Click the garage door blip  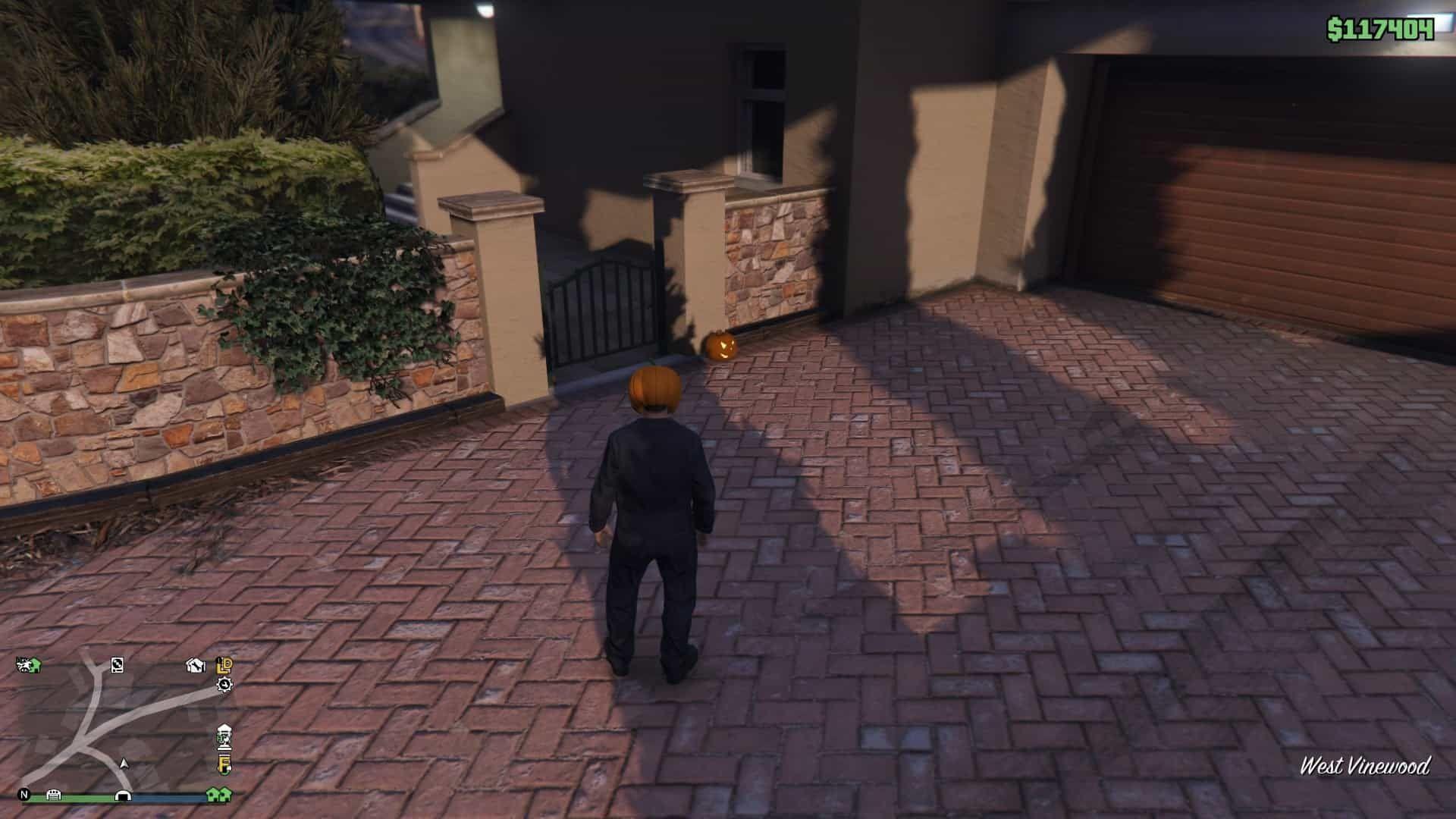click(54, 795)
